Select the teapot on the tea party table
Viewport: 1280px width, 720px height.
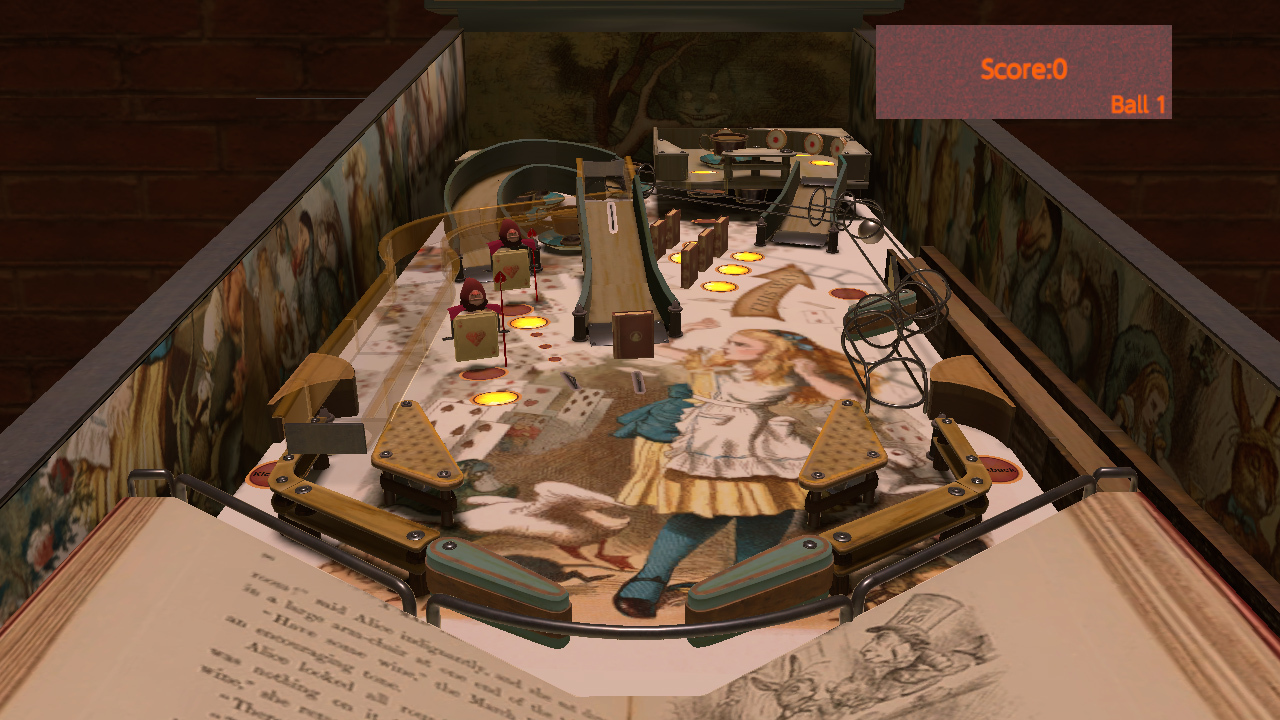[x=727, y=140]
